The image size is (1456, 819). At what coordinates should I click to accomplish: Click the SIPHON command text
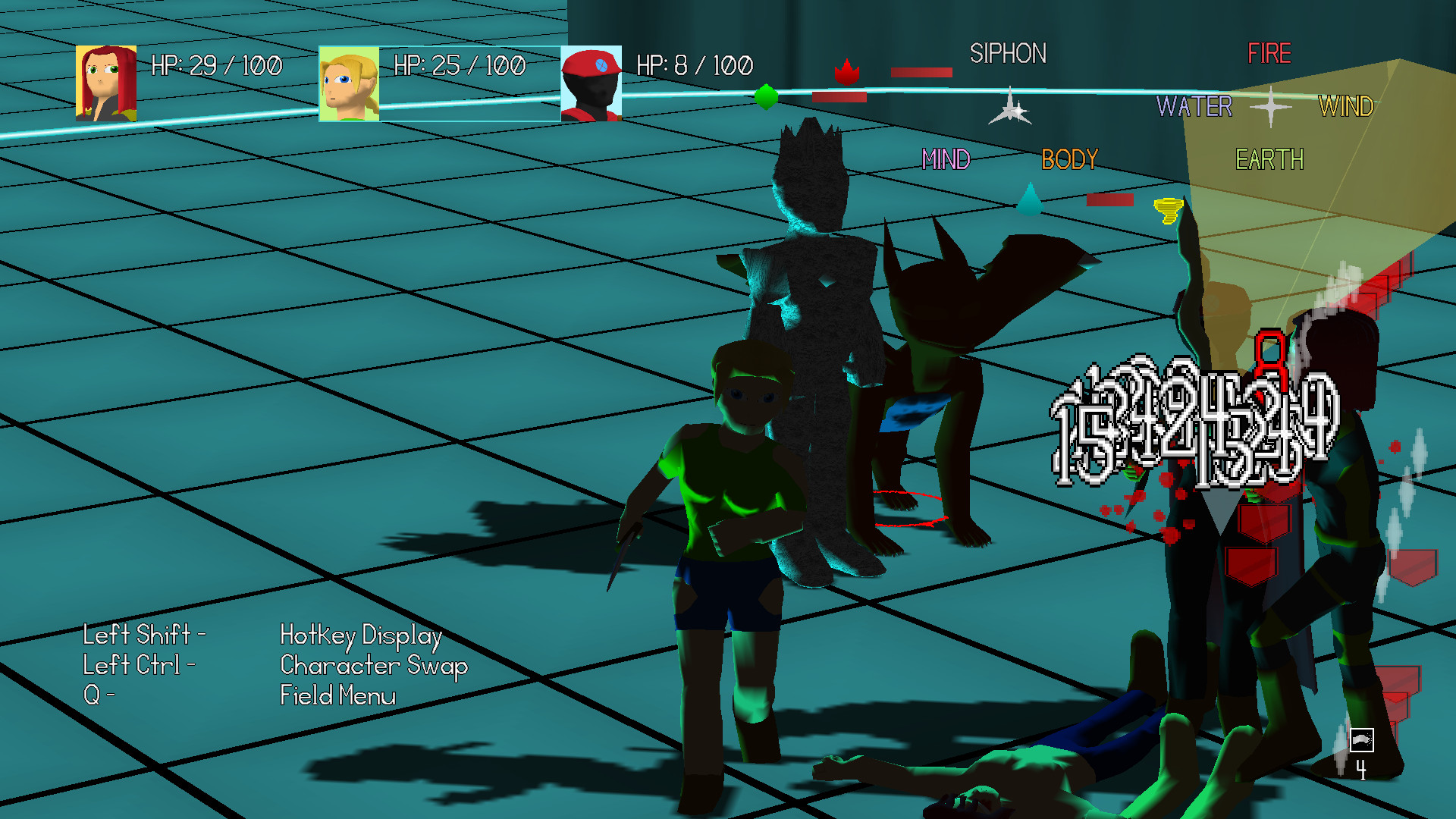[x=1009, y=54]
